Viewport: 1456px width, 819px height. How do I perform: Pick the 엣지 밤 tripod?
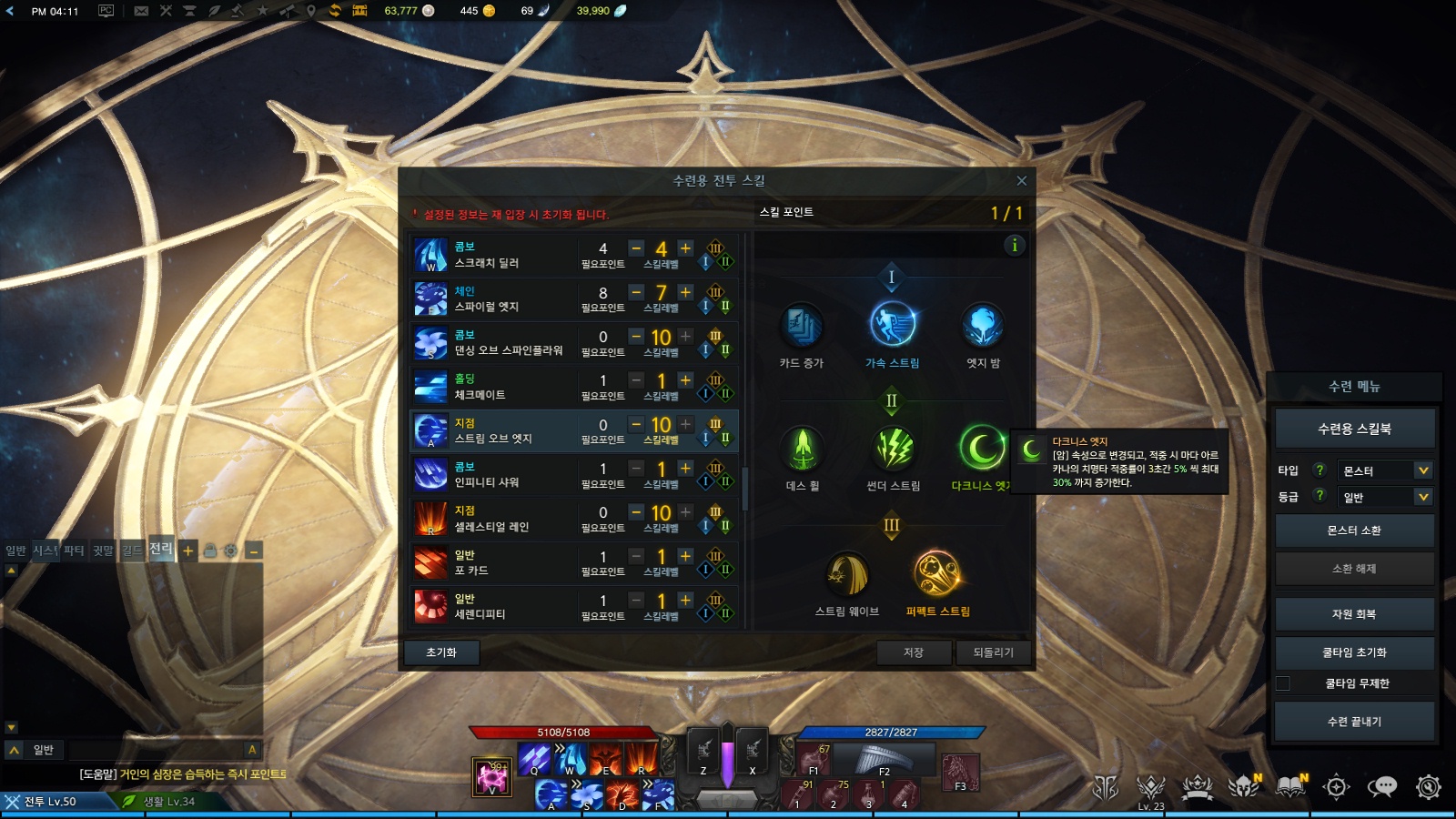[x=983, y=325]
